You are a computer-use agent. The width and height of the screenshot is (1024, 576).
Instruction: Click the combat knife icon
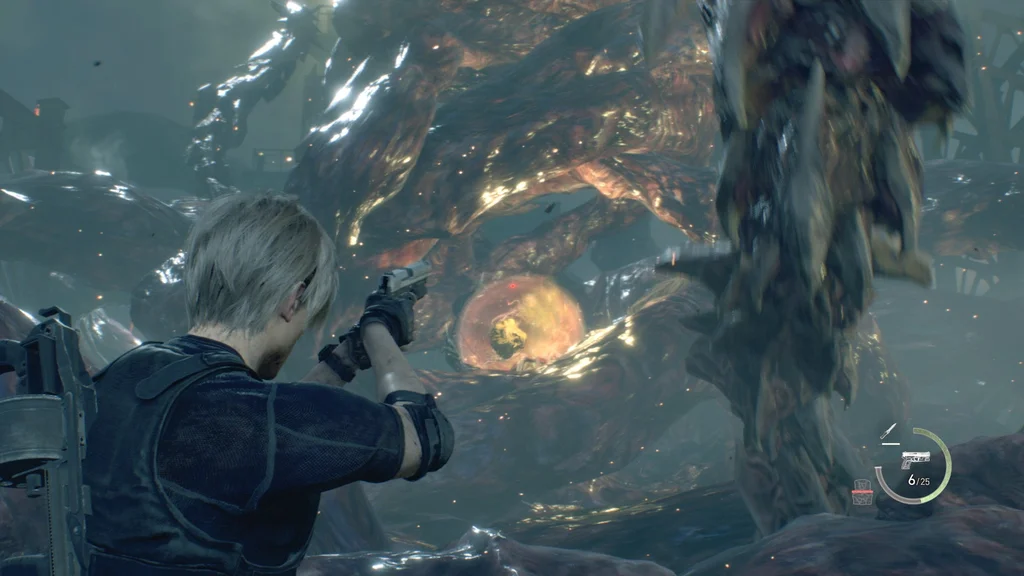[888, 430]
